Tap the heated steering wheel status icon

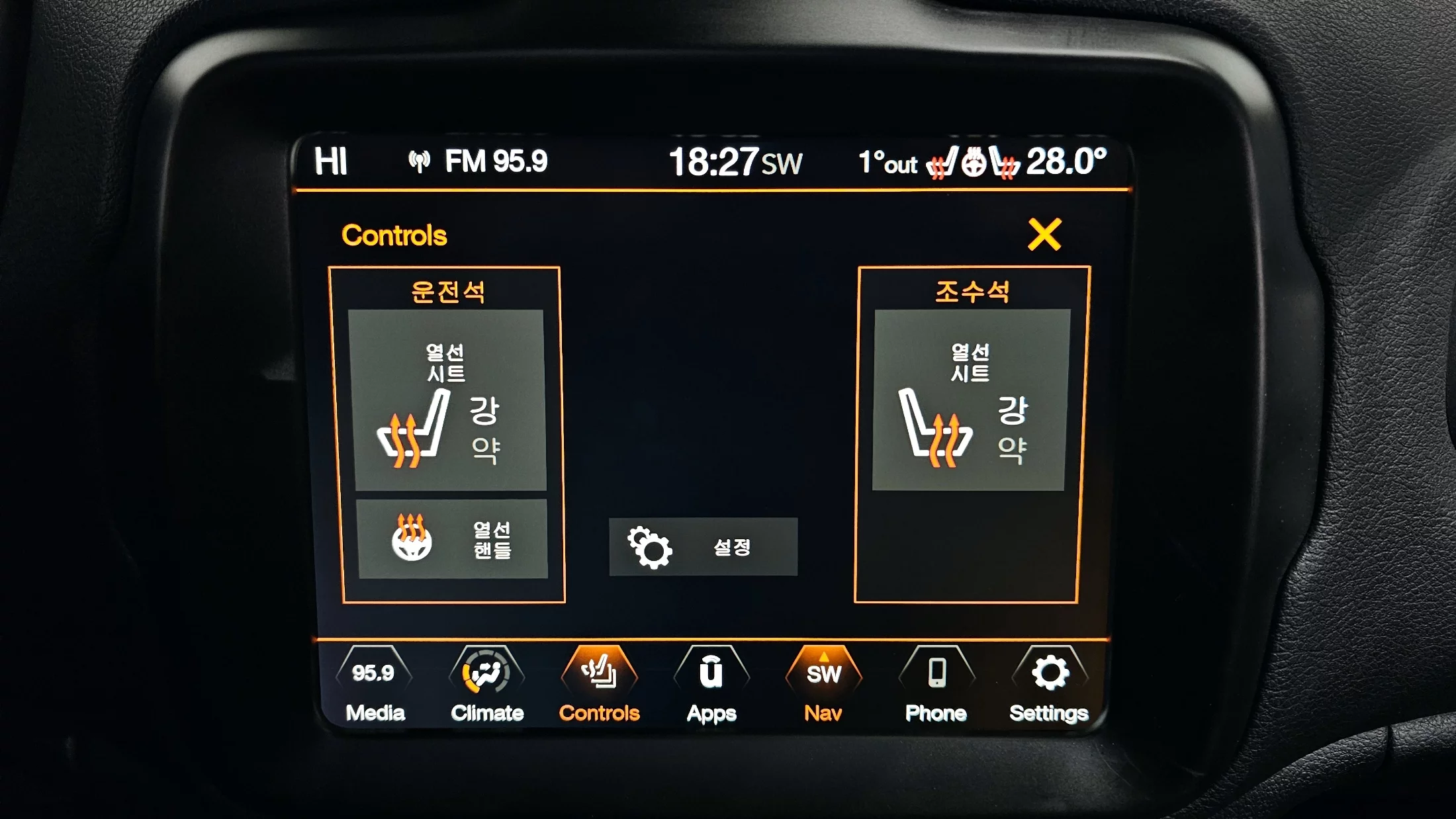(973, 163)
